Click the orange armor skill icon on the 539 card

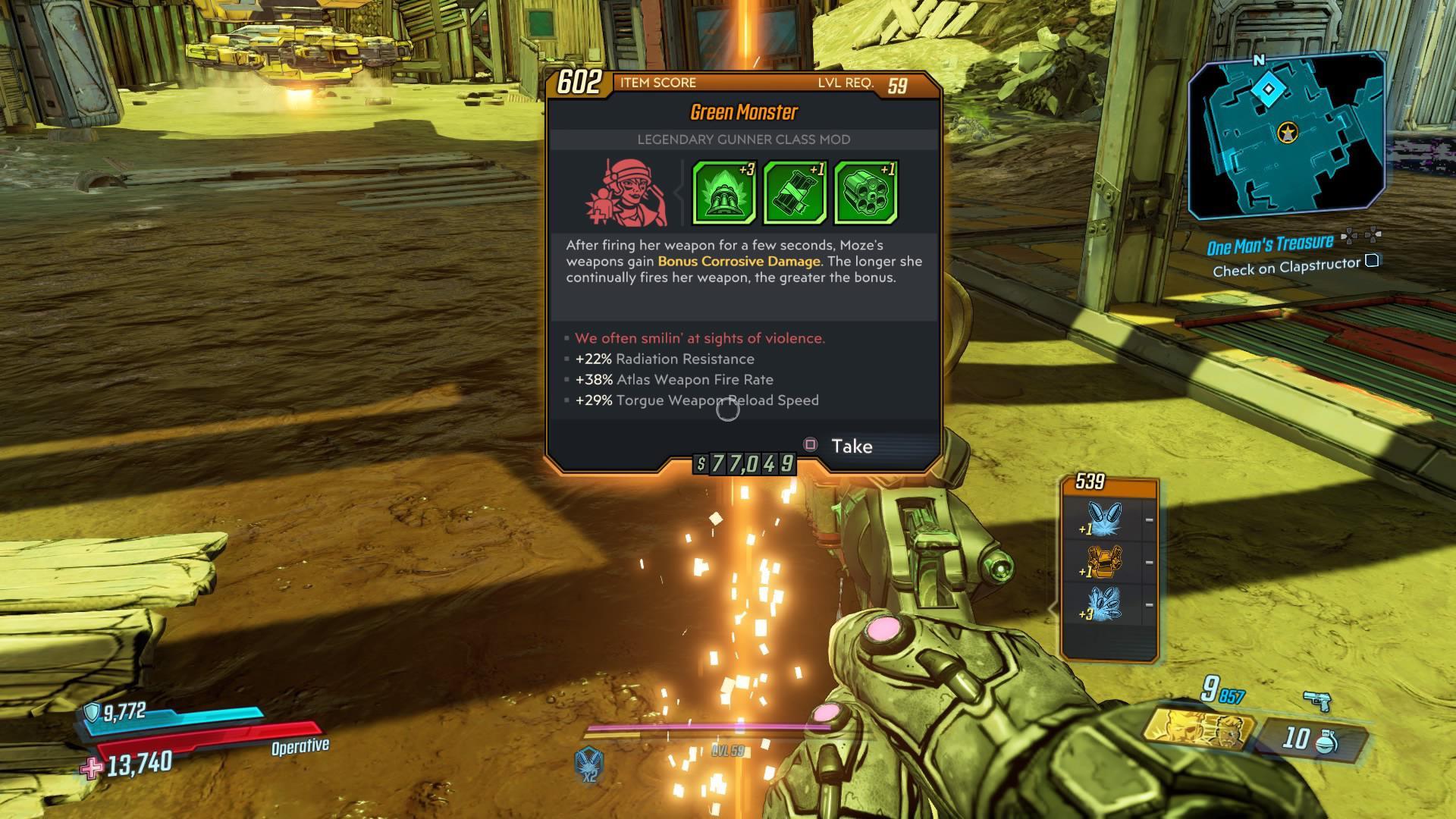(x=1103, y=561)
